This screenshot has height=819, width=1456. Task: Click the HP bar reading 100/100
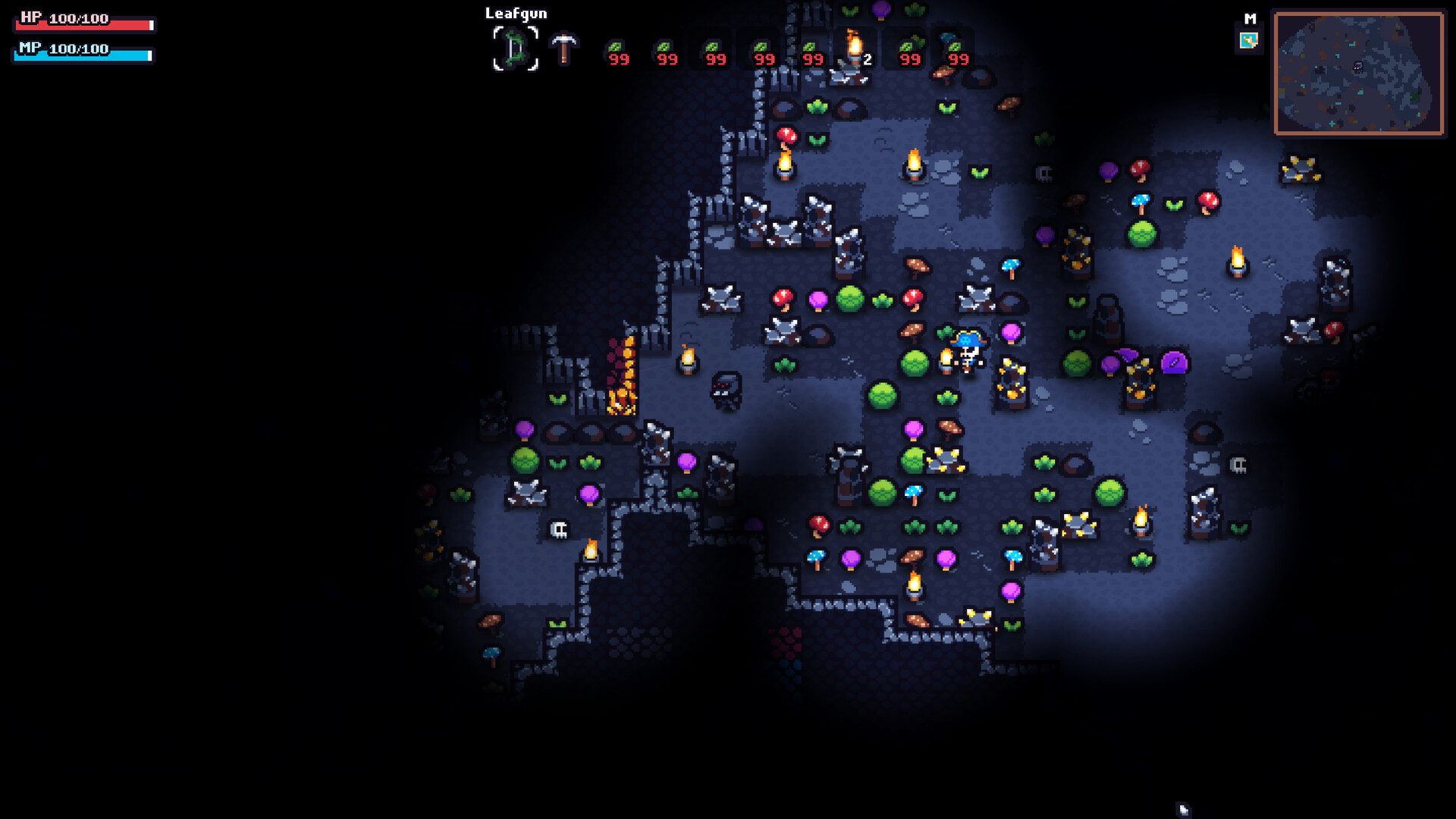point(83,20)
